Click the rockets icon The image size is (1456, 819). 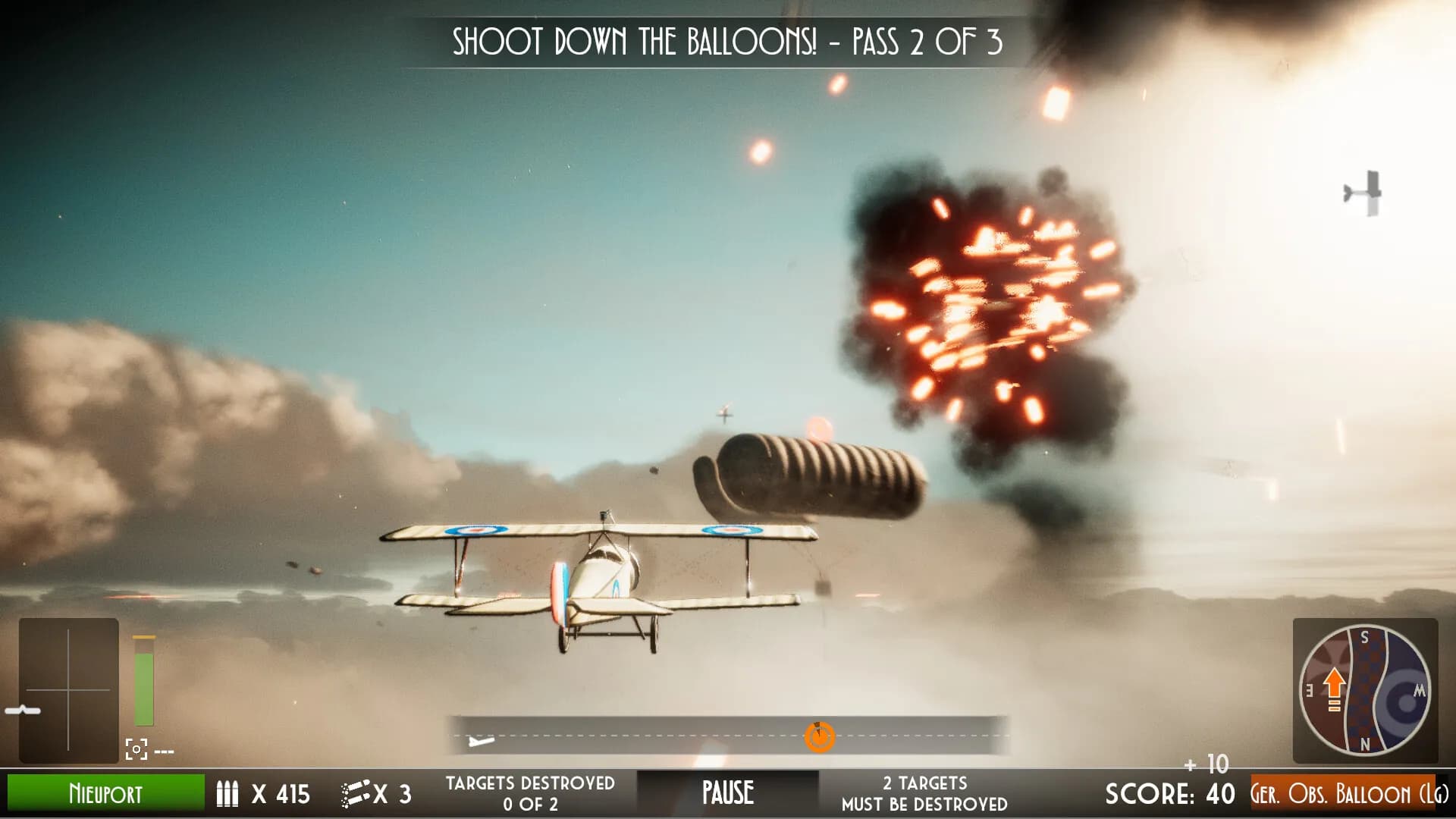(x=356, y=794)
